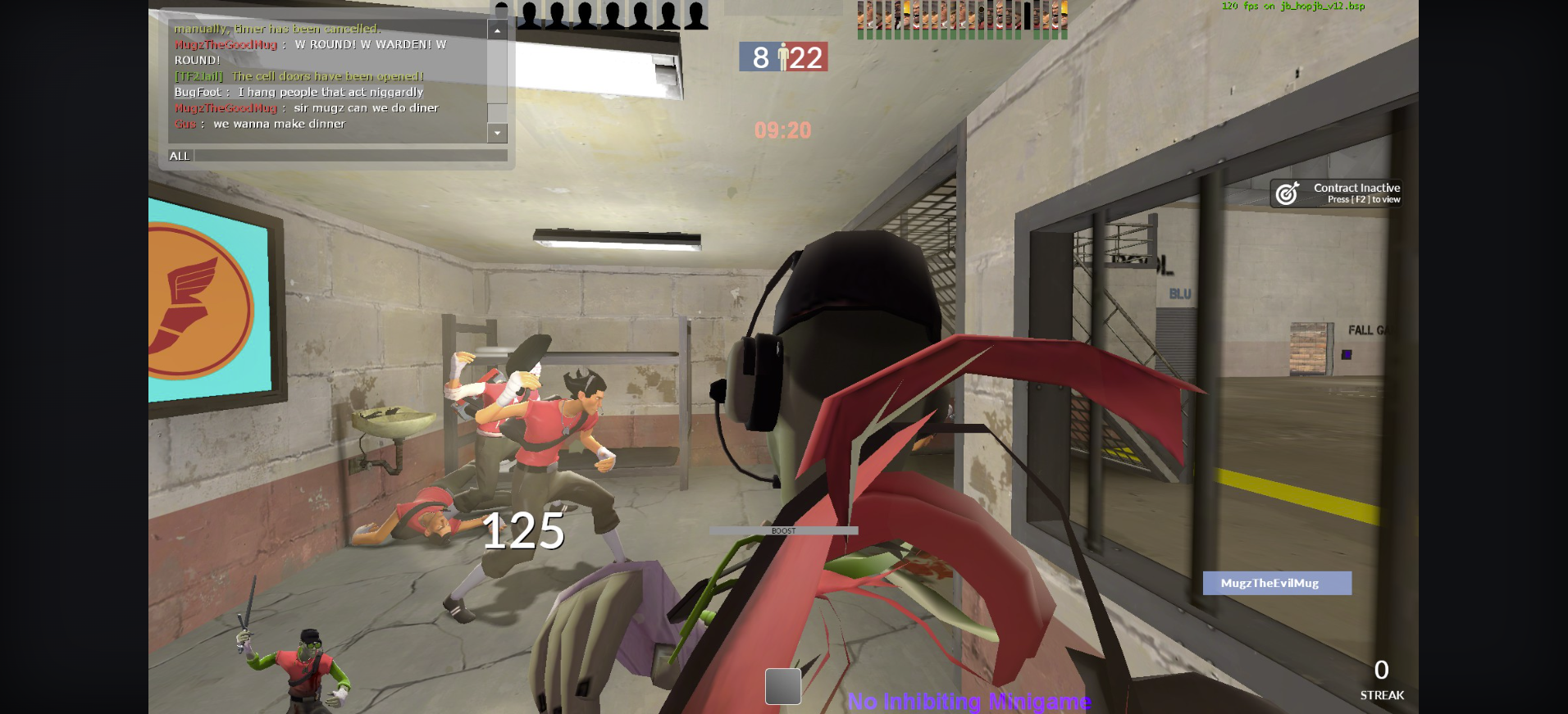Open the Contract Inactive tracker
Viewport: 1568px width, 714px height.
(x=1336, y=193)
